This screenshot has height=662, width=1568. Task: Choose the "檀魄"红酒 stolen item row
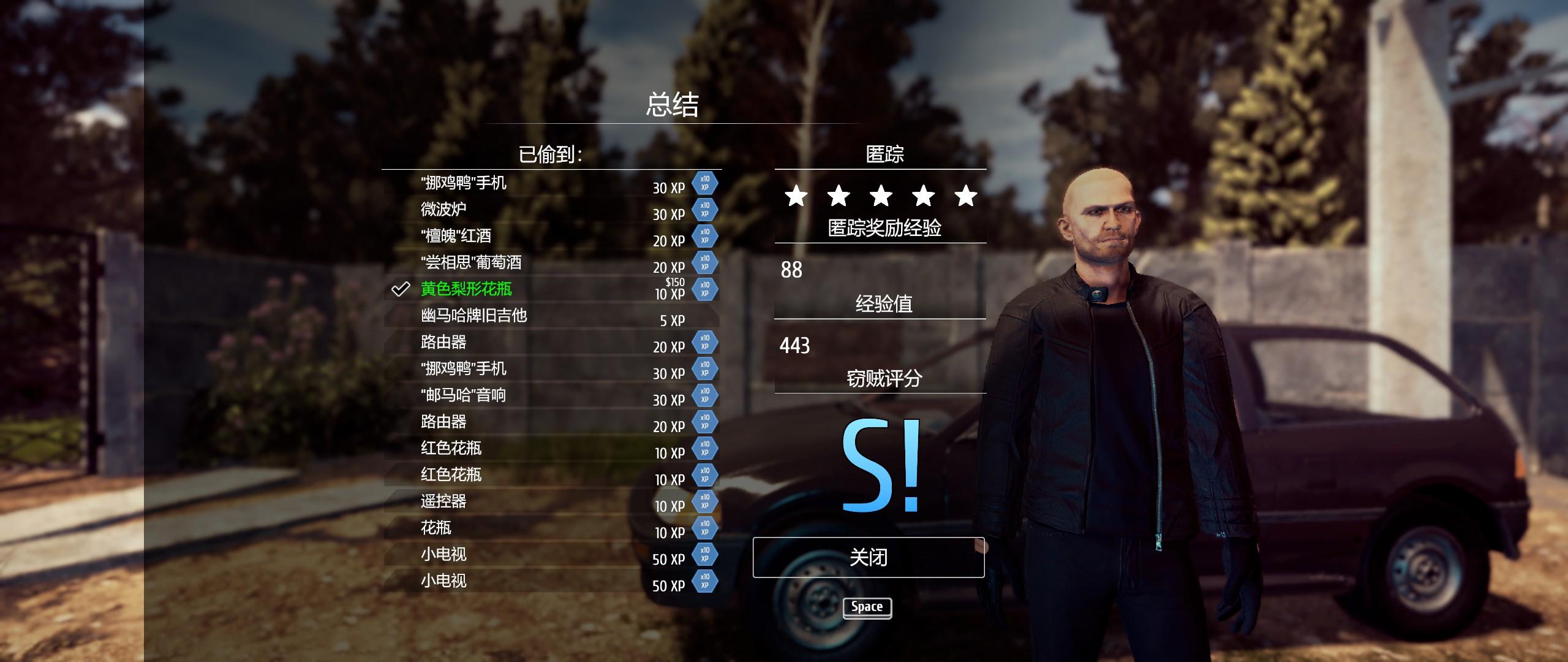pos(551,236)
